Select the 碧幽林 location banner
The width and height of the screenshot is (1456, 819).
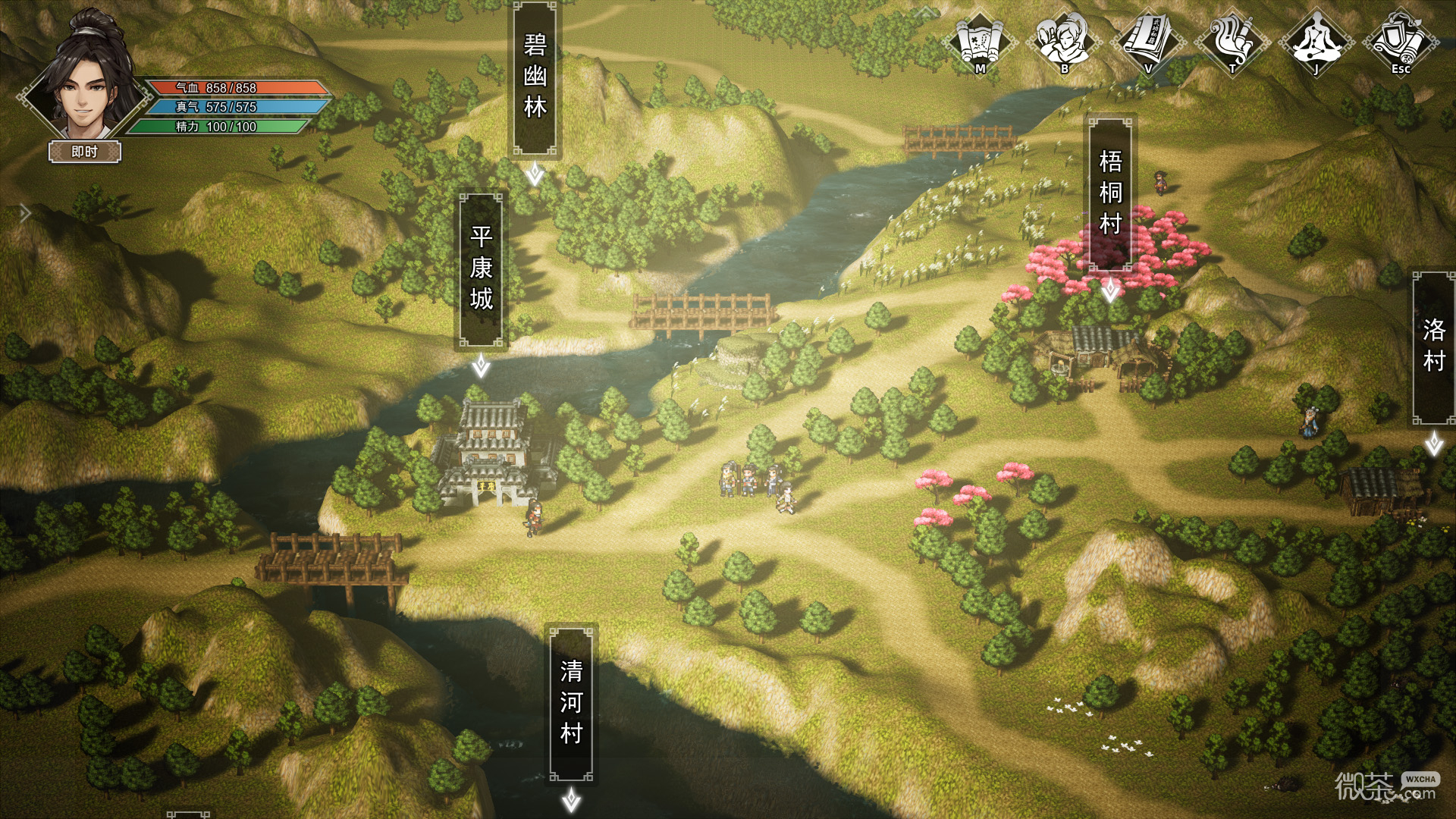(535, 77)
